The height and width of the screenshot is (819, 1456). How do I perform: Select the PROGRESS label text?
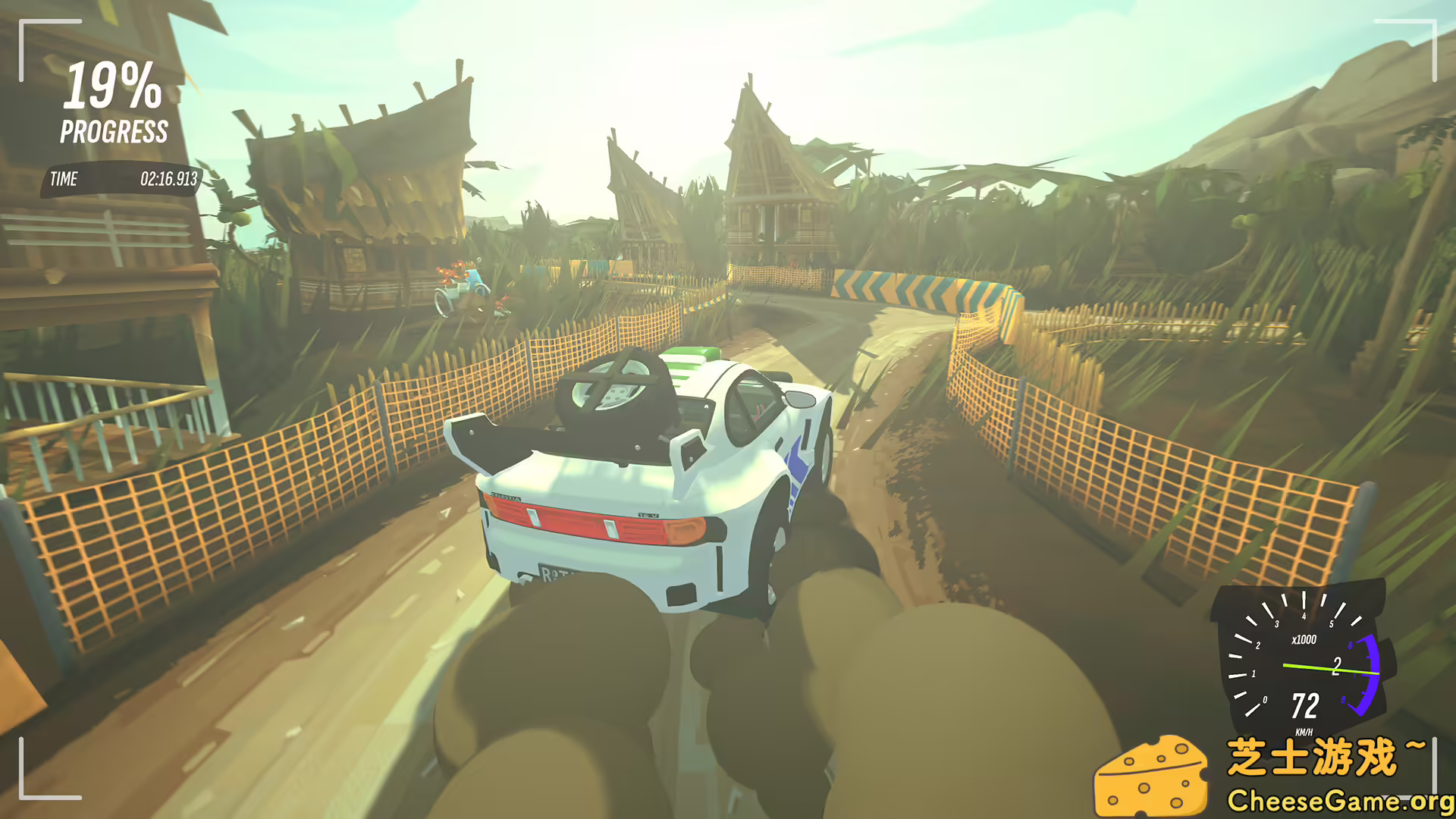114,132
